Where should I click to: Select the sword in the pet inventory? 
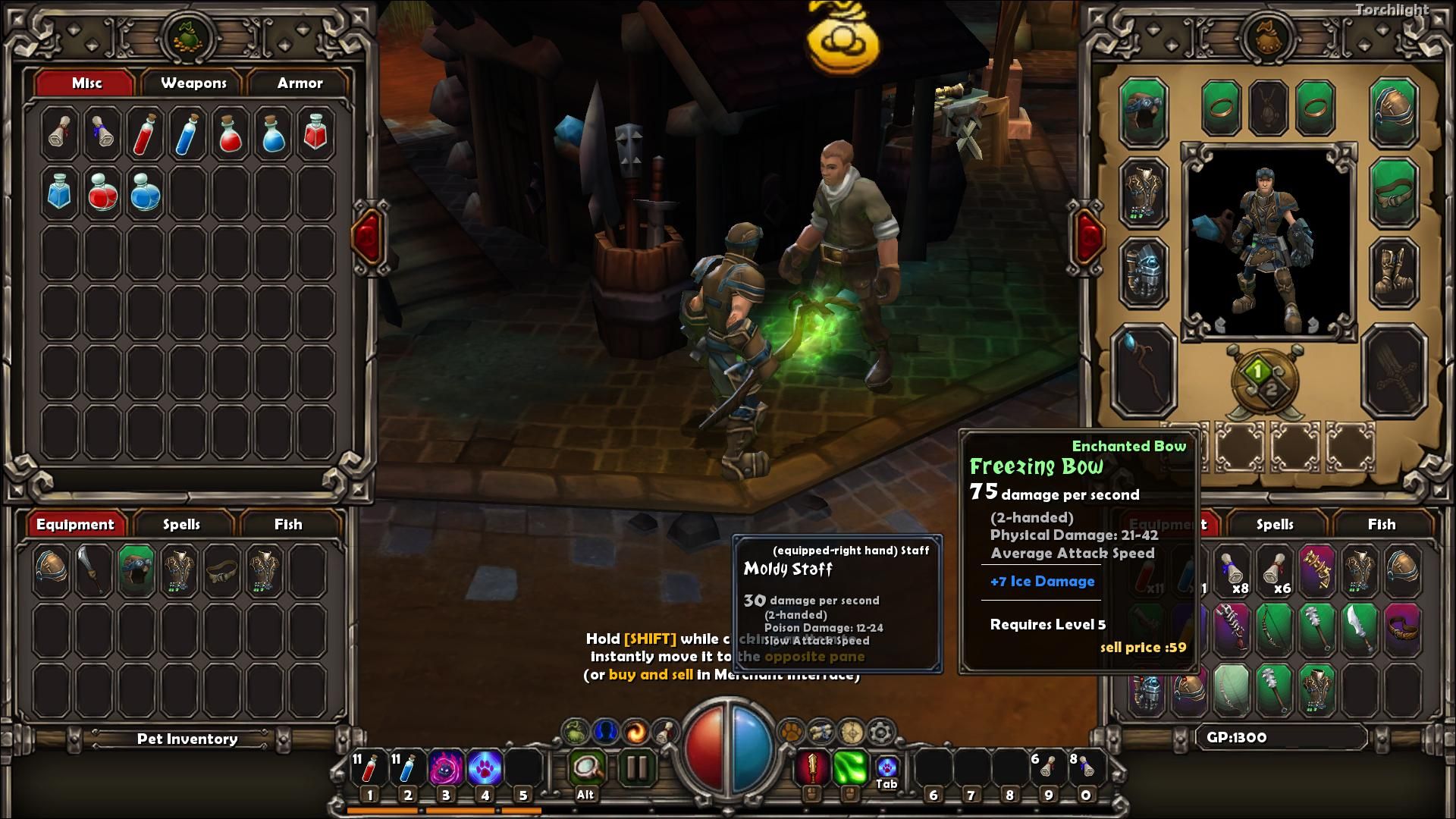tap(93, 570)
